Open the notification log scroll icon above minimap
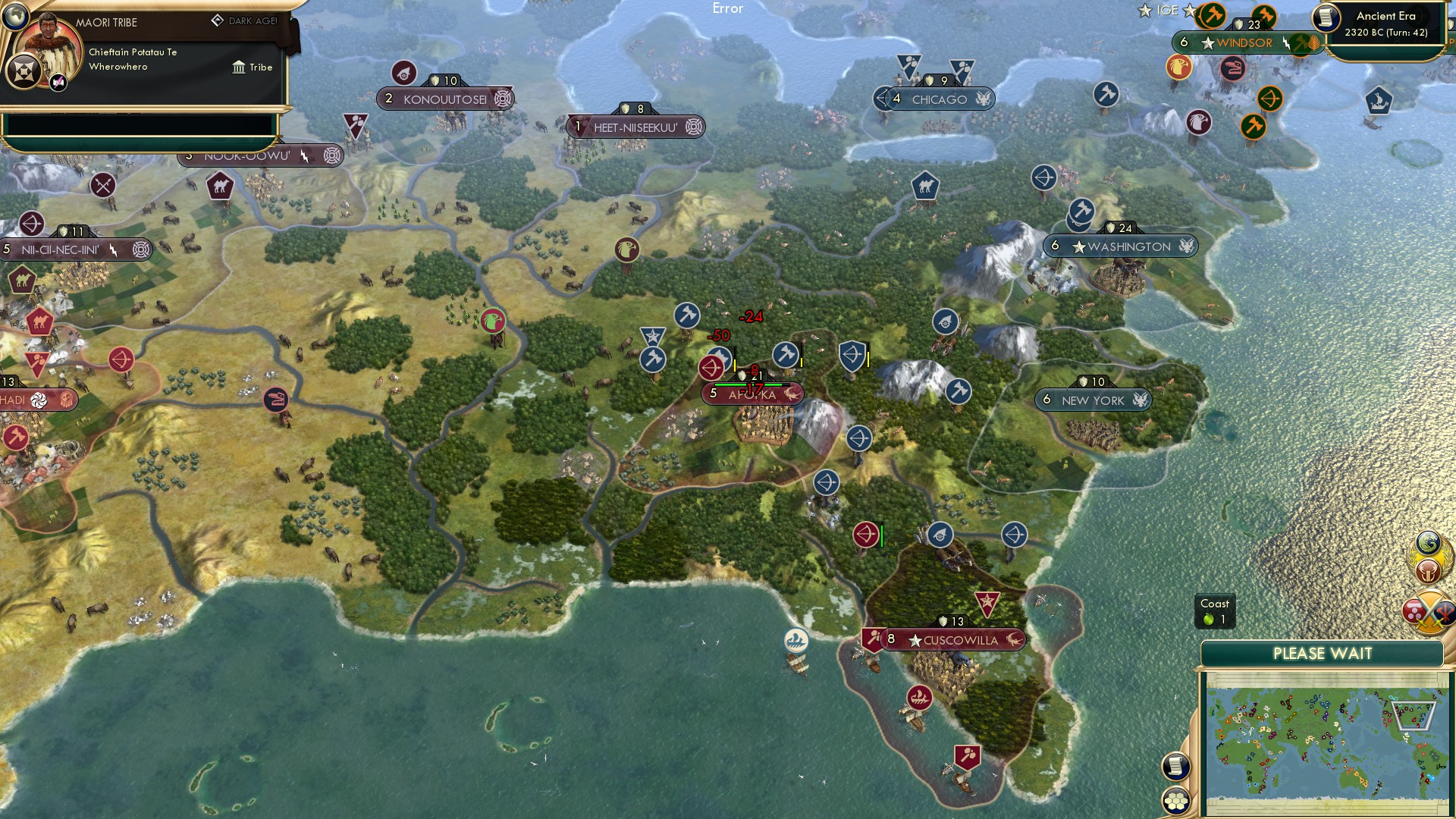This screenshot has height=819, width=1456. 1175,765
